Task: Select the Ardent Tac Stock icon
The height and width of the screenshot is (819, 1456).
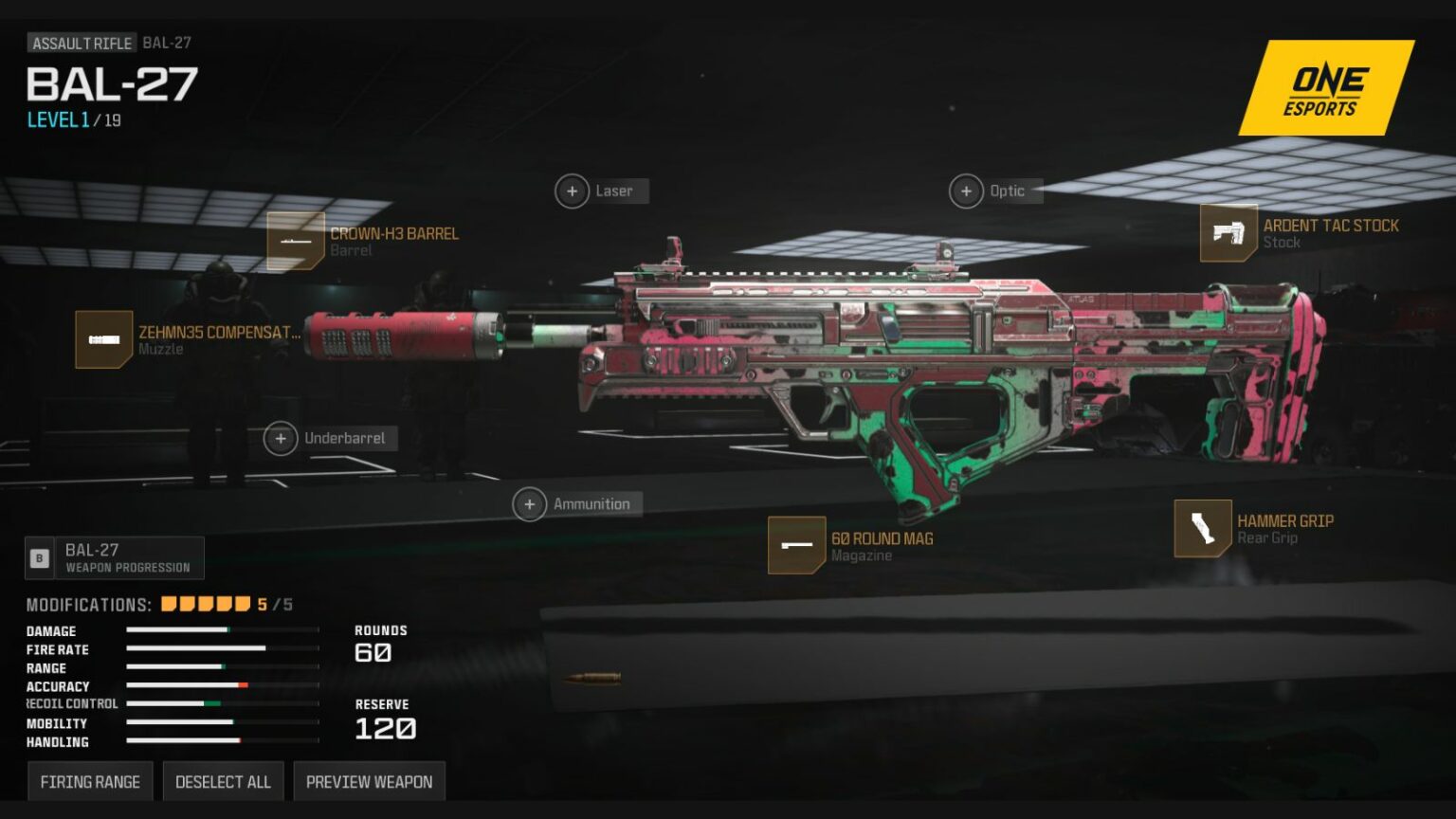Action: (1230, 234)
